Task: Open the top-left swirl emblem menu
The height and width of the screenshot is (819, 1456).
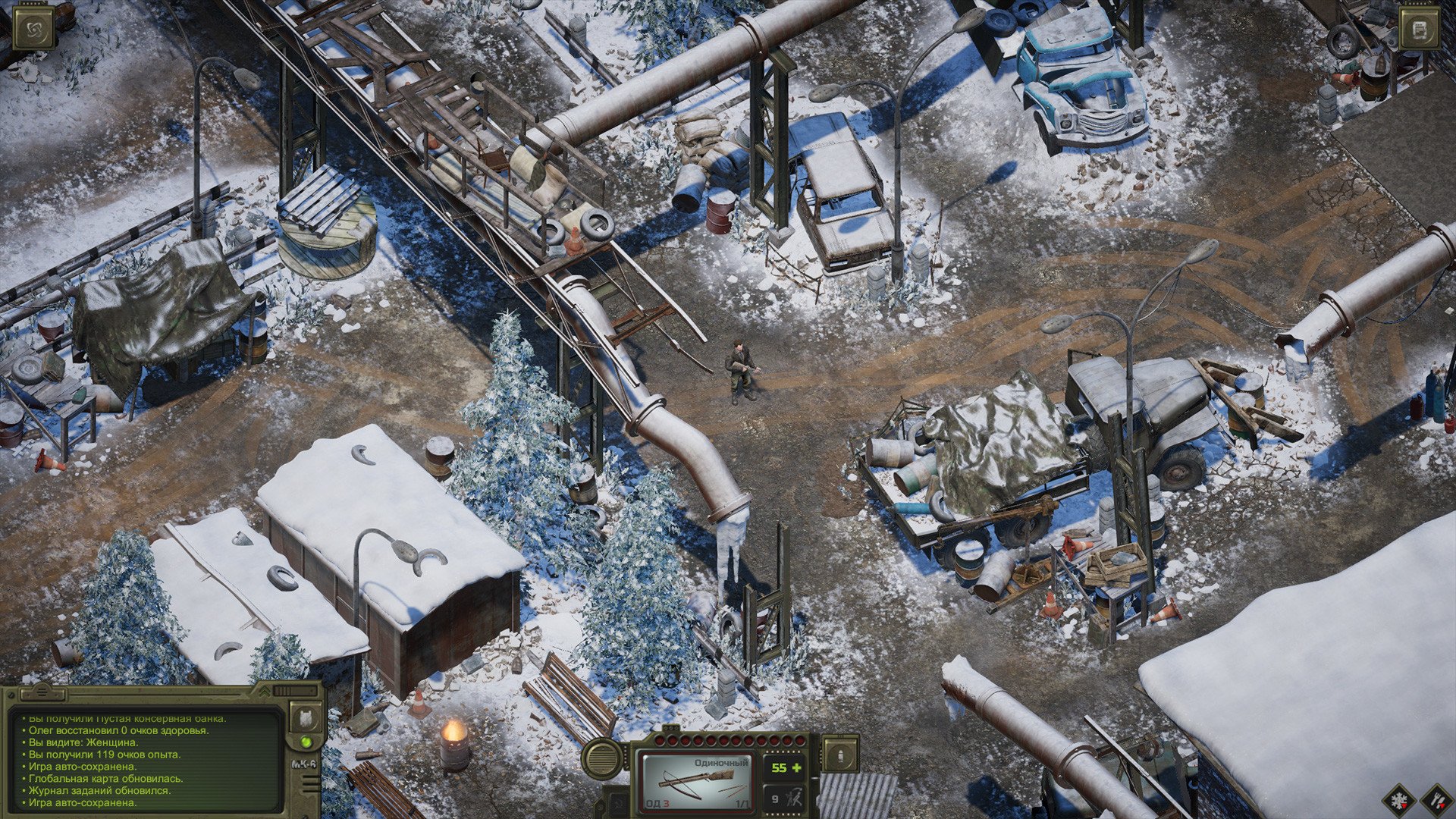Action: [34, 29]
